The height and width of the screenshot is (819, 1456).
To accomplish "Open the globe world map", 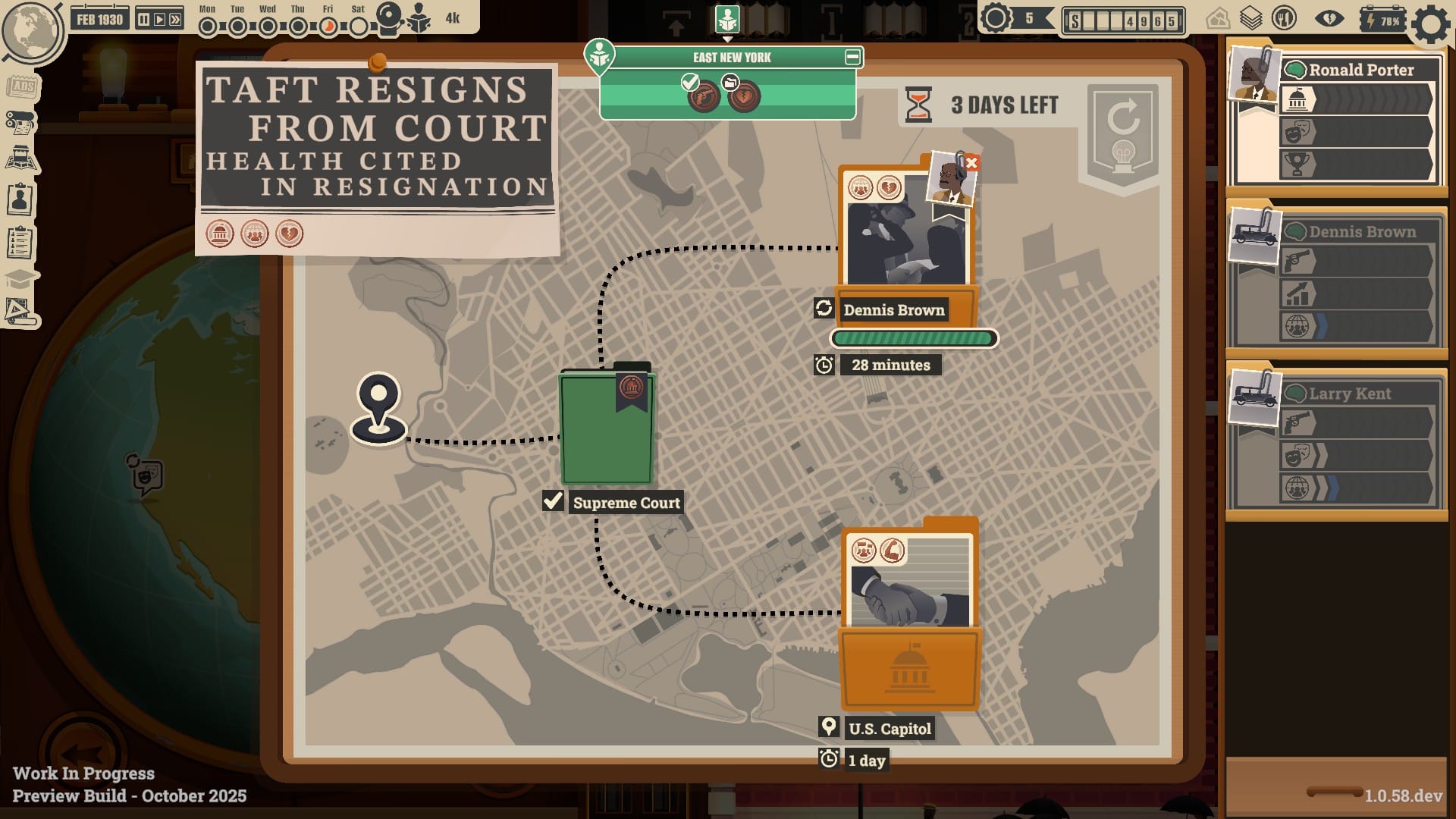I will point(32,30).
